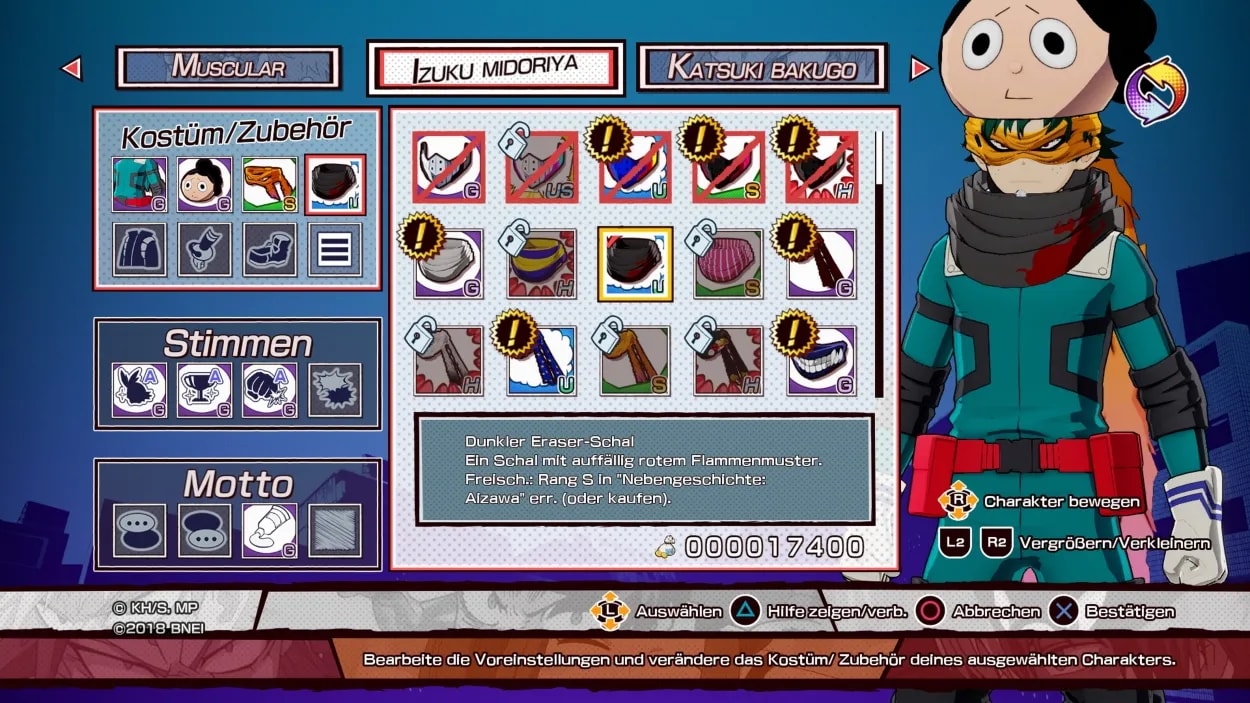Screen dimensions: 1250x703
Task: Open the locked jacket costume slot
Action: 140,249
